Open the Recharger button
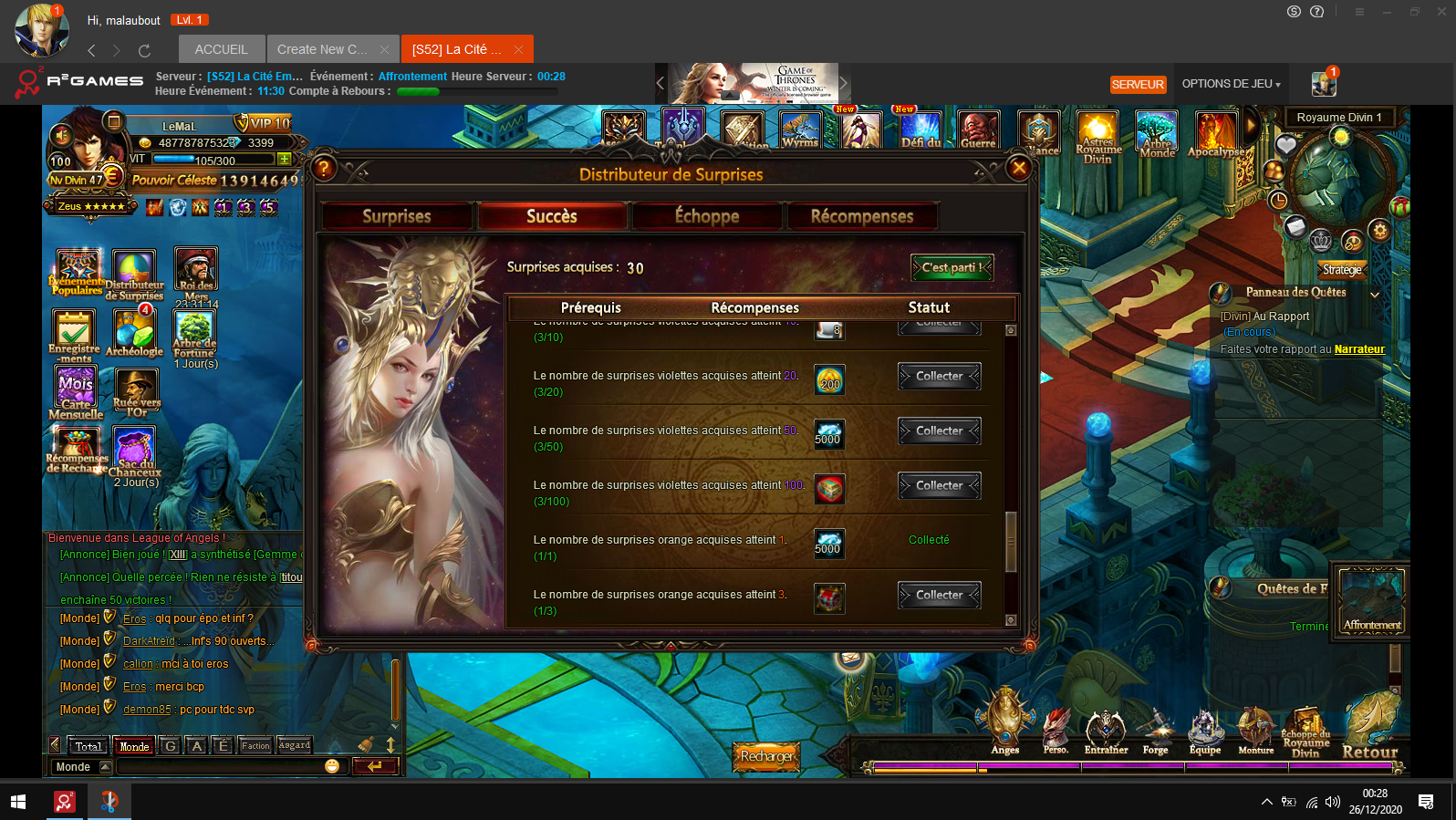Viewport: 1456px width, 820px height. coord(766,755)
